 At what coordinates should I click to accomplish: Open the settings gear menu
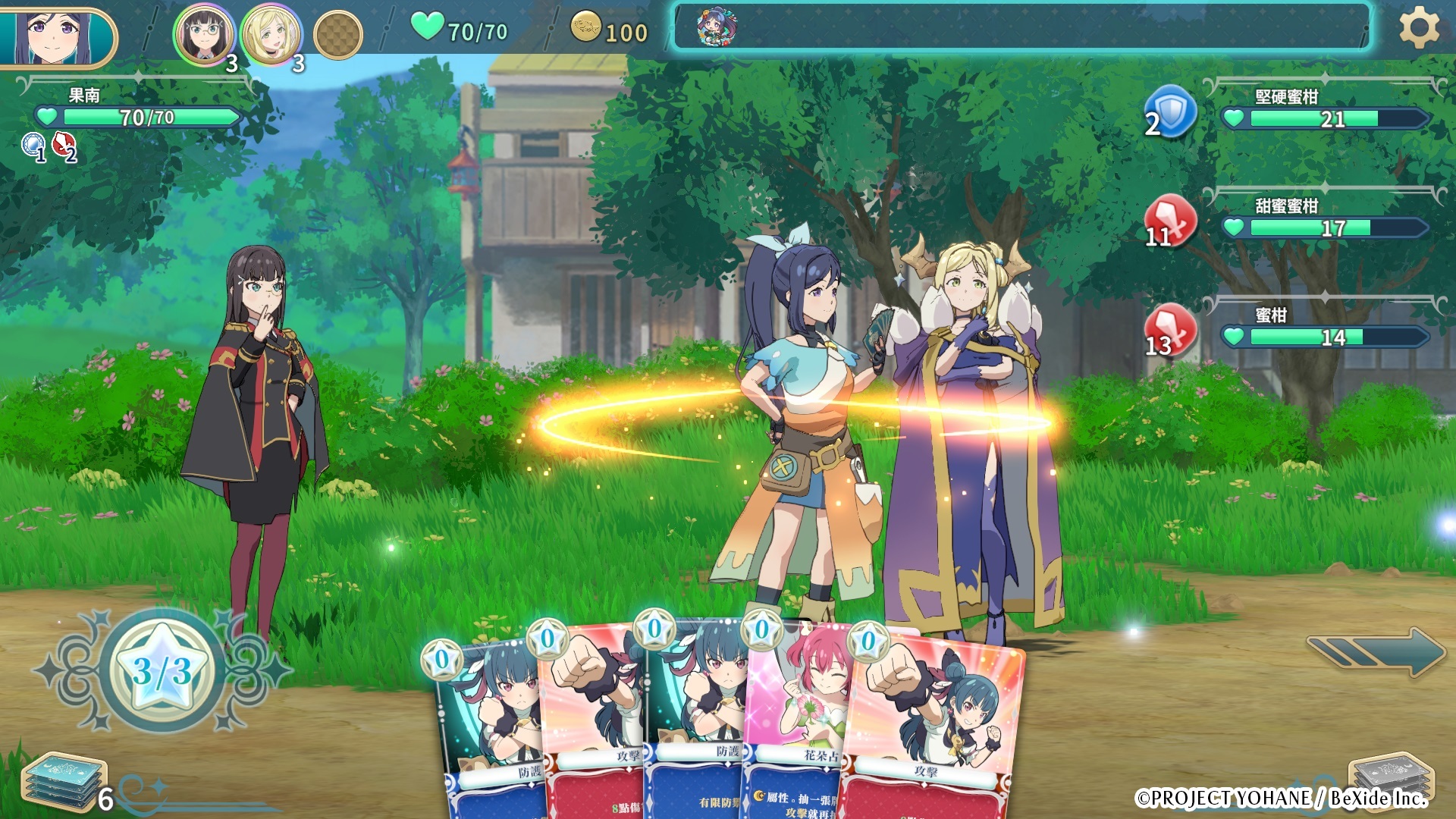pos(1418,29)
